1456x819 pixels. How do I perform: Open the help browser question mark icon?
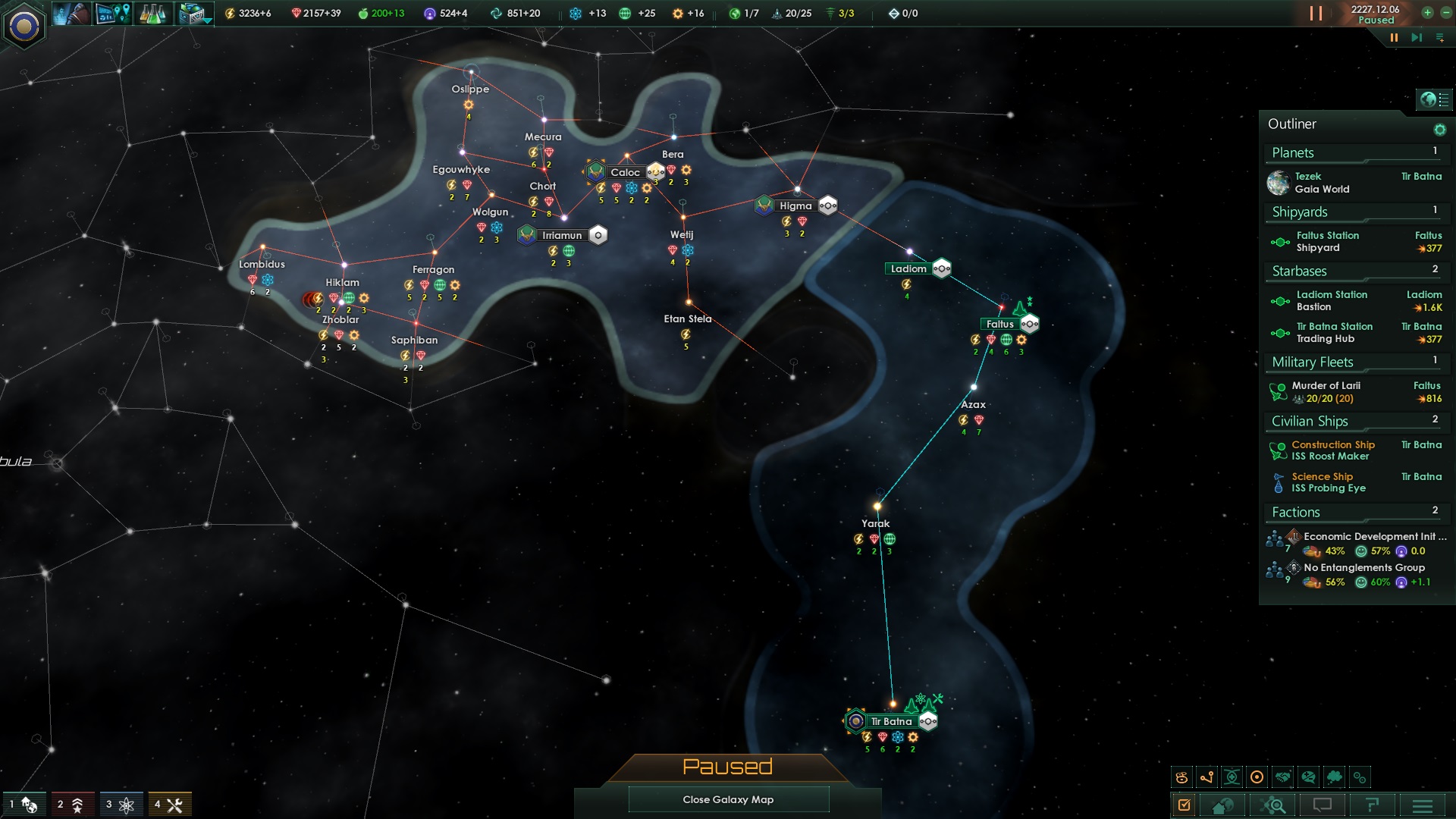click(1373, 805)
